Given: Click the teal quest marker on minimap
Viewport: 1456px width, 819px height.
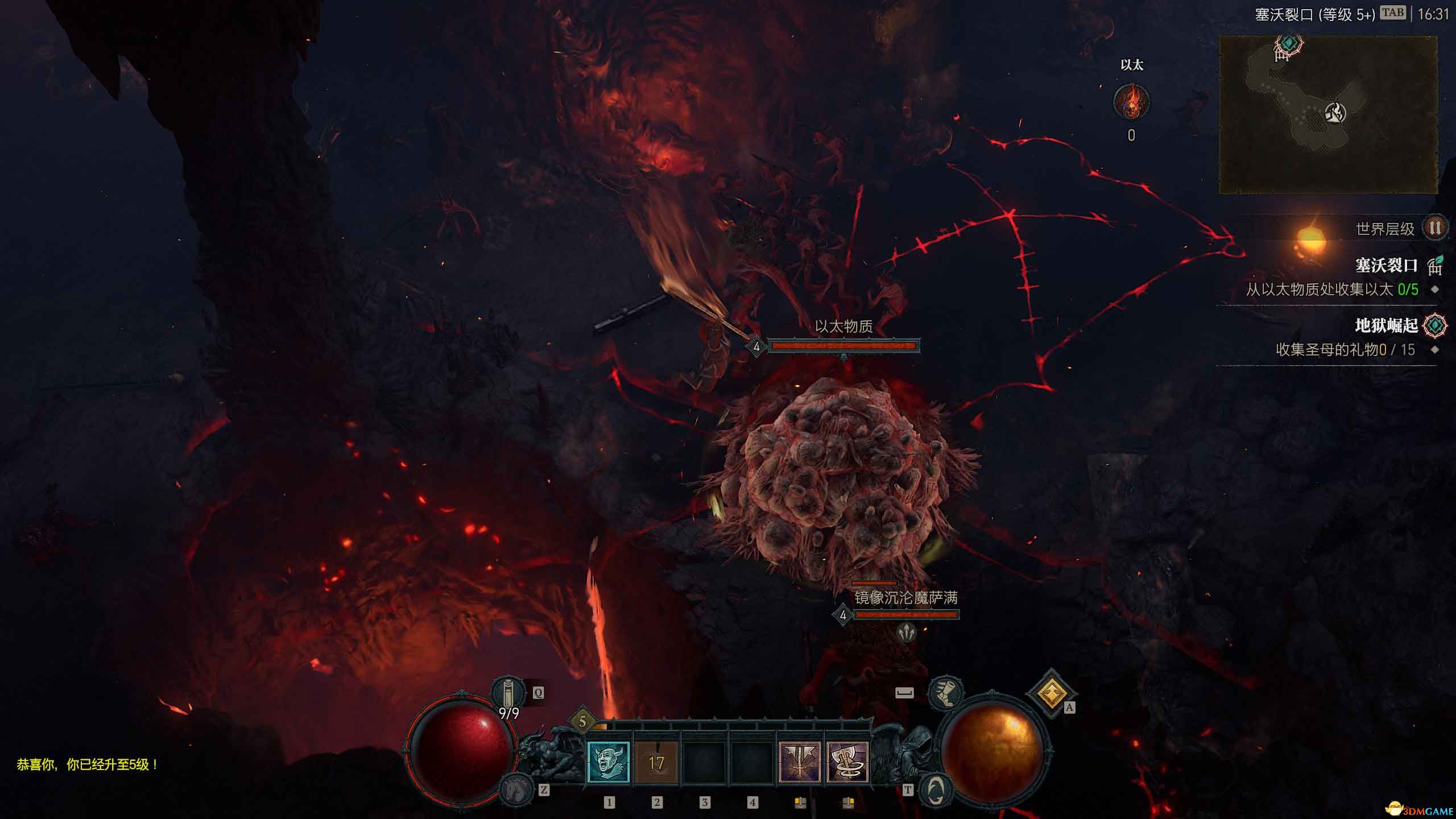Looking at the screenshot, I should 1289,43.
